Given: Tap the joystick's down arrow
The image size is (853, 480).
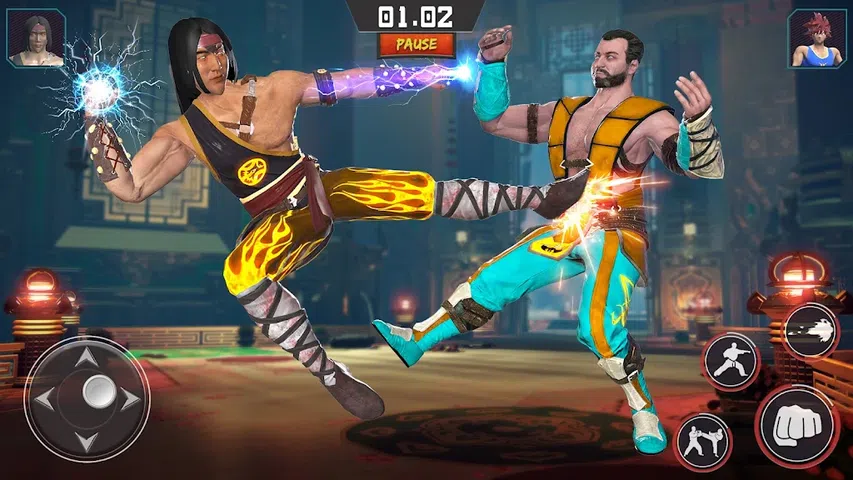Looking at the screenshot, I should point(87,440).
